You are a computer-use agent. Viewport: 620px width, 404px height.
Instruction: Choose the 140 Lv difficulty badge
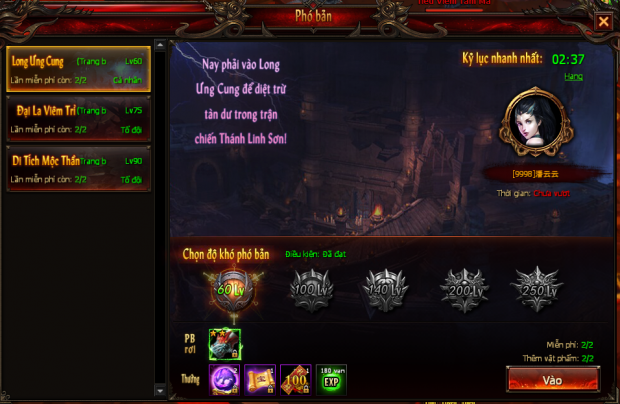click(x=382, y=290)
